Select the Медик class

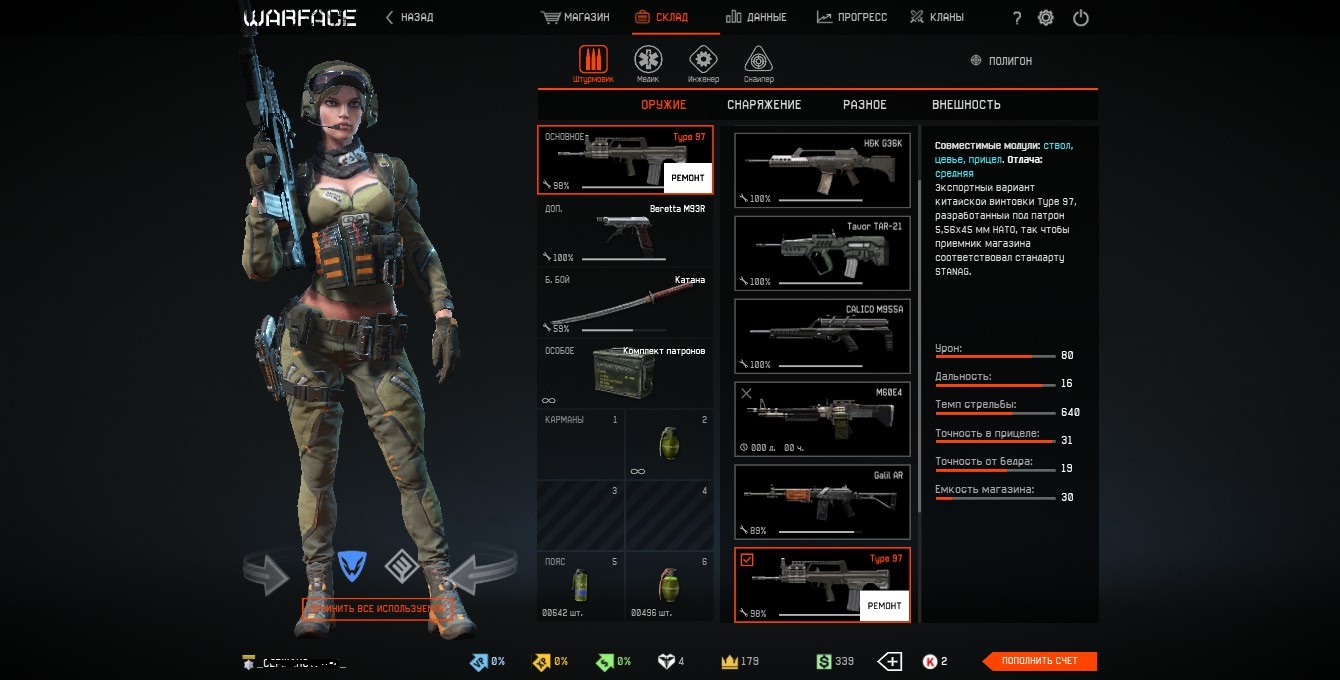pyautogui.click(x=648, y=64)
